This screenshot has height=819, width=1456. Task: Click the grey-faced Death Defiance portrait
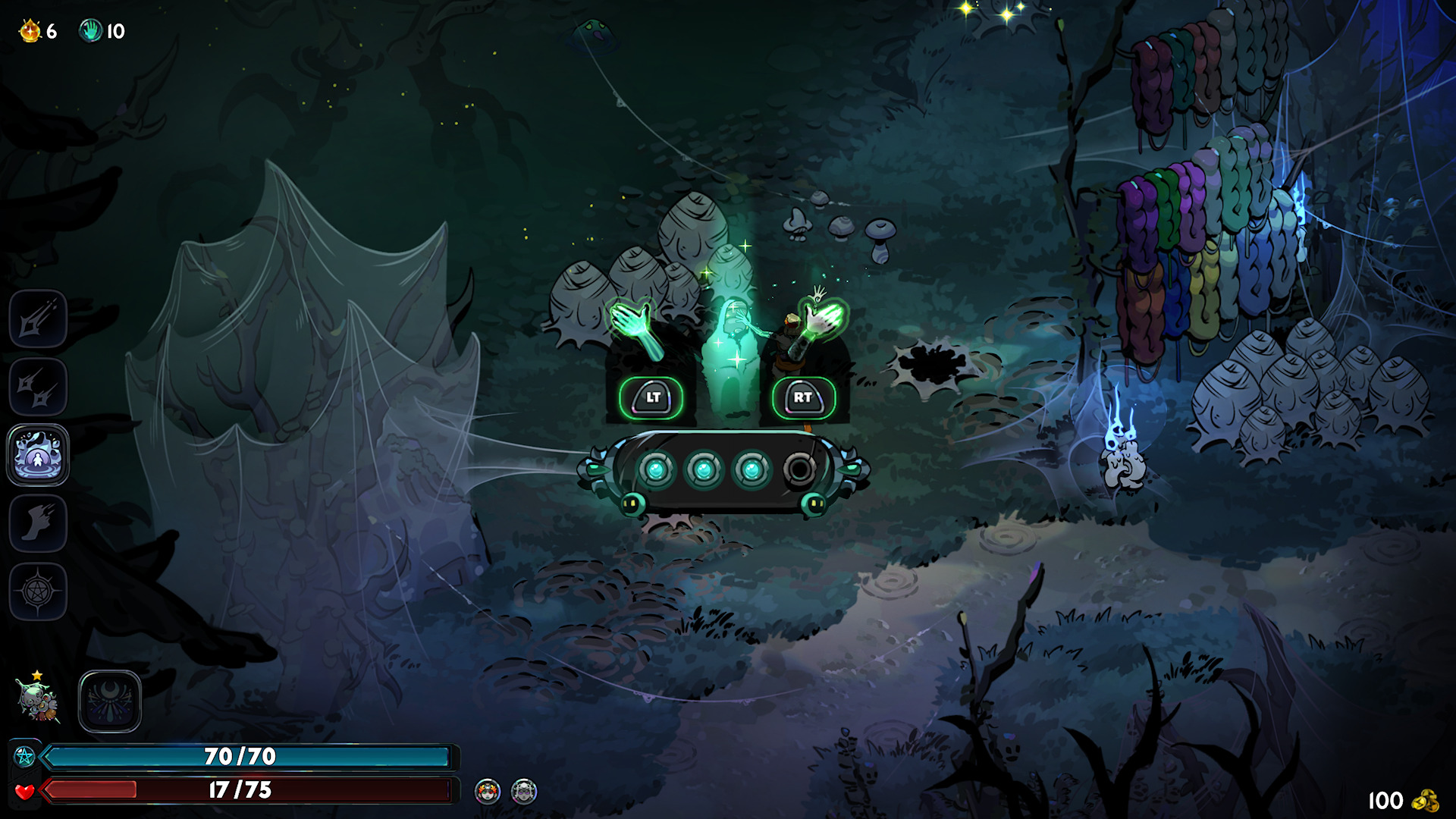[x=524, y=792]
